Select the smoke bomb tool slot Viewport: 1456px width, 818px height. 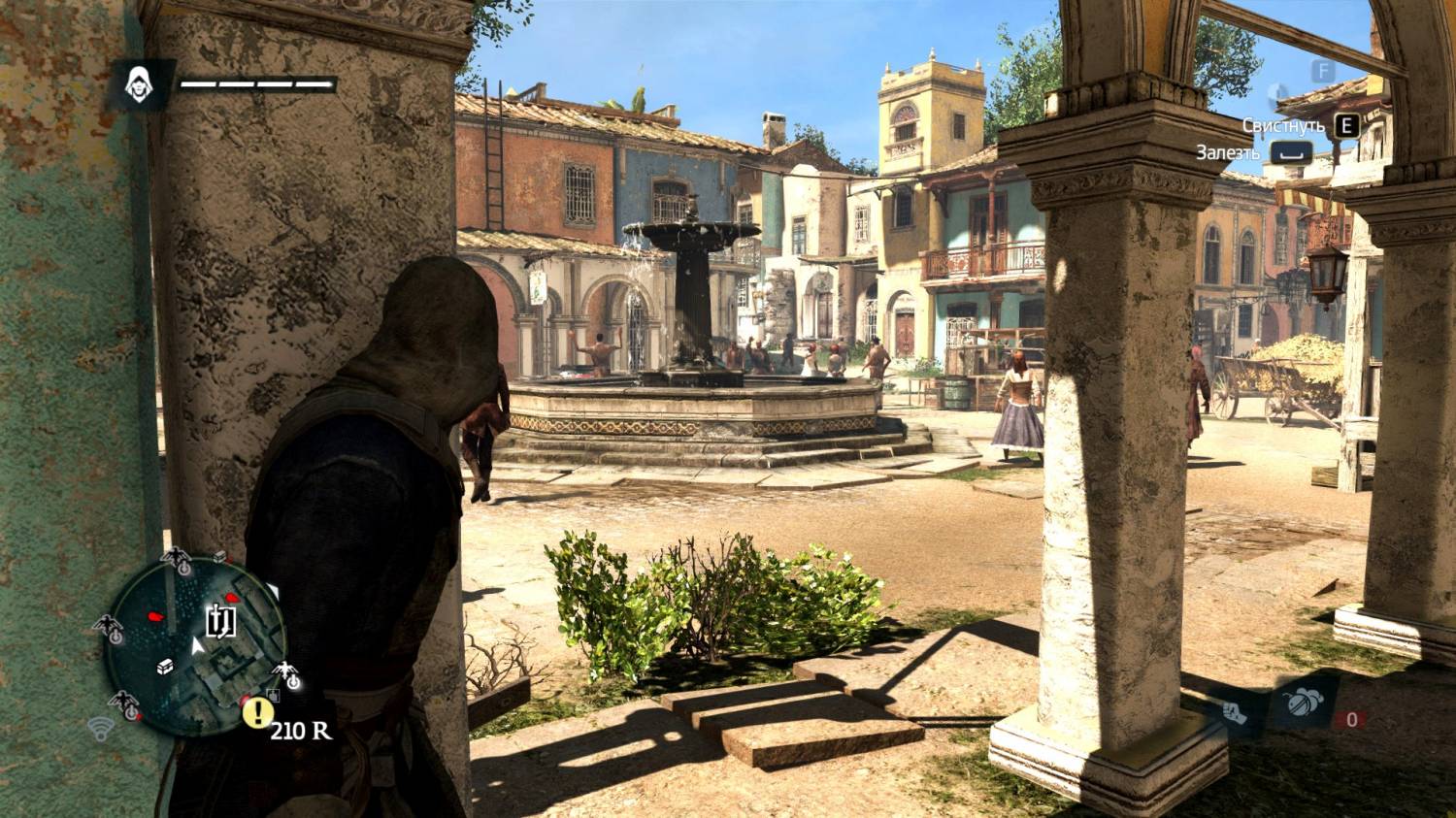pos(1302,702)
